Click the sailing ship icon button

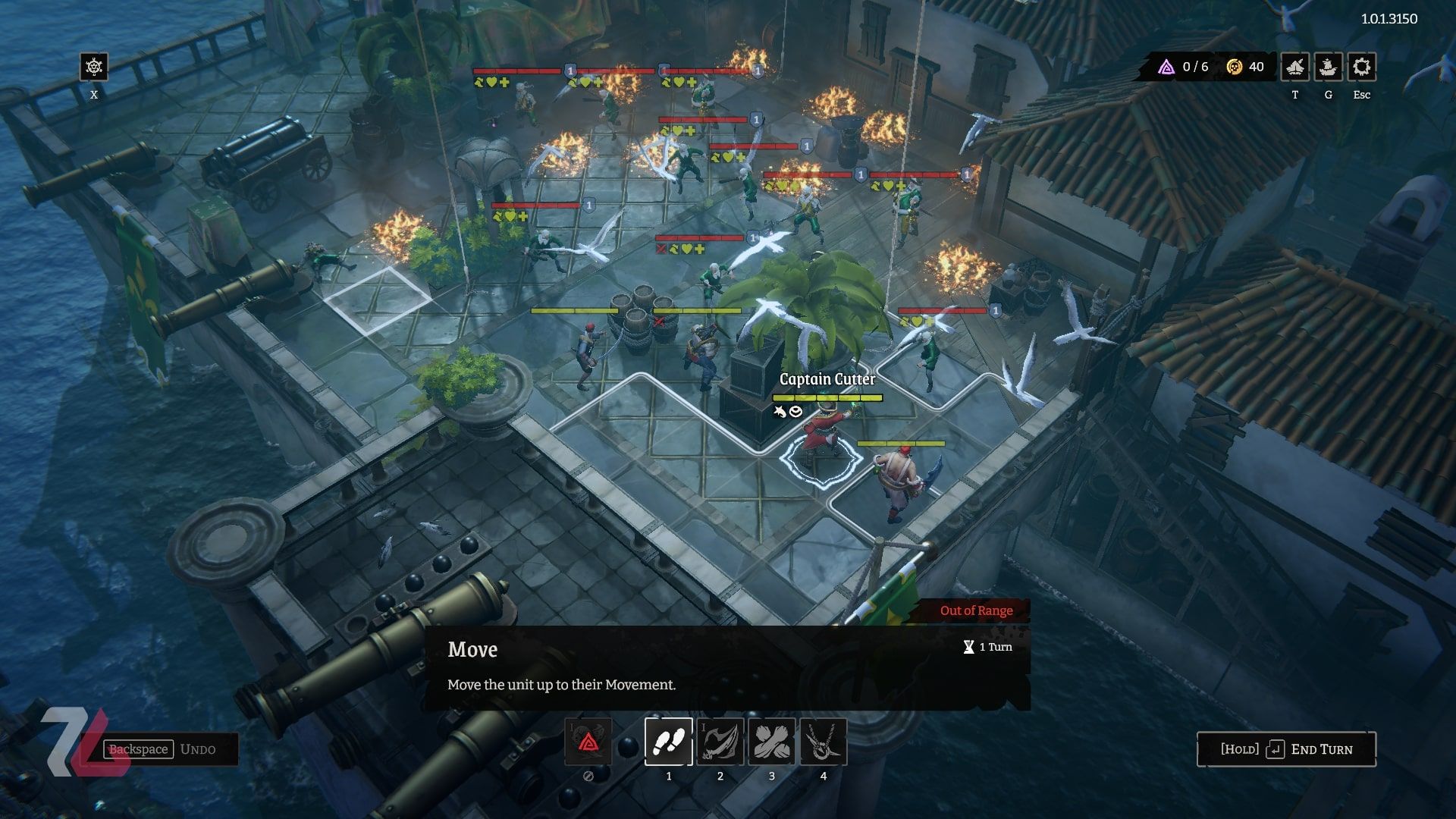[x=1328, y=67]
